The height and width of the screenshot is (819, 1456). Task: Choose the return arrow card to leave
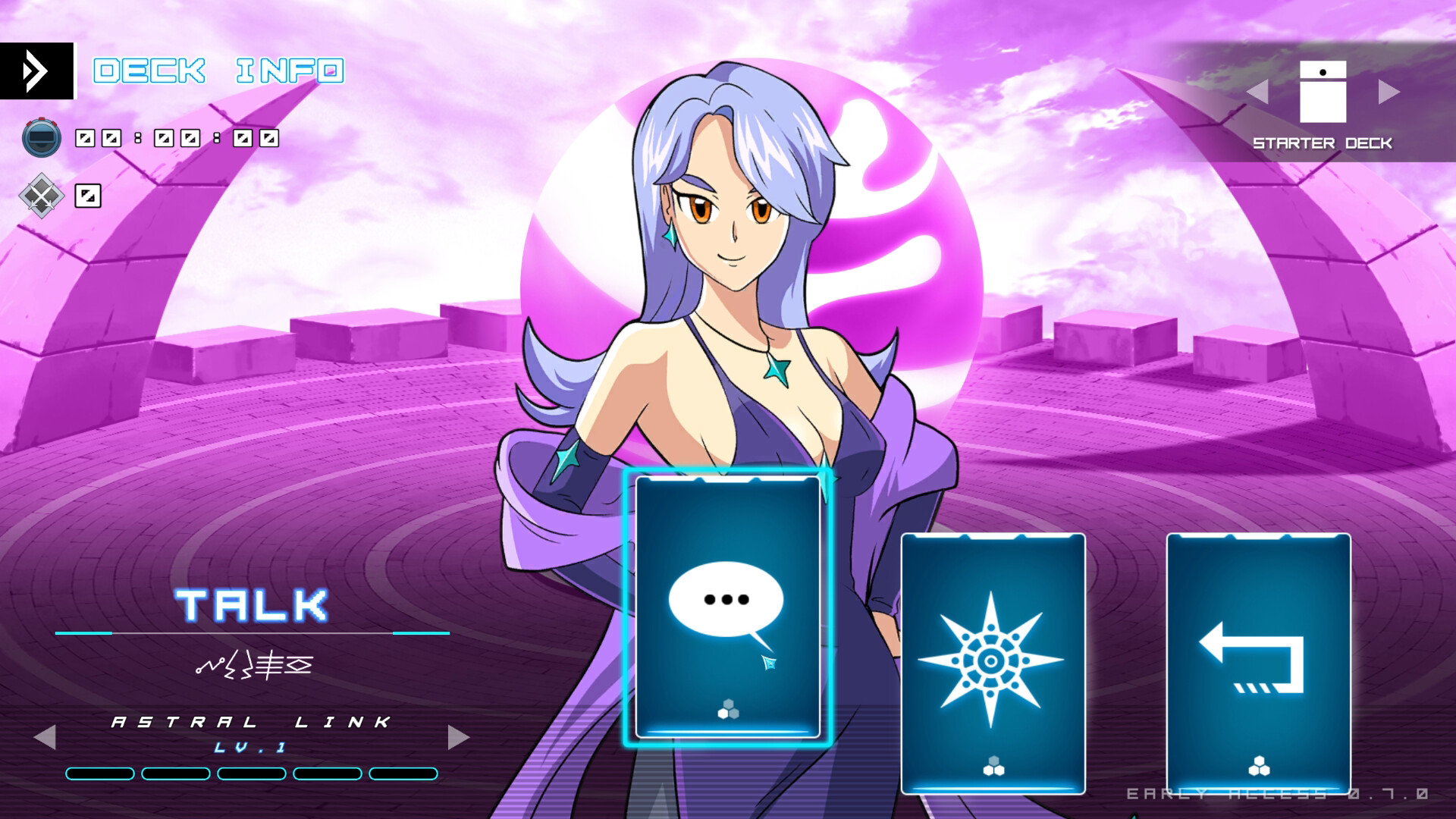(1259, 660)
